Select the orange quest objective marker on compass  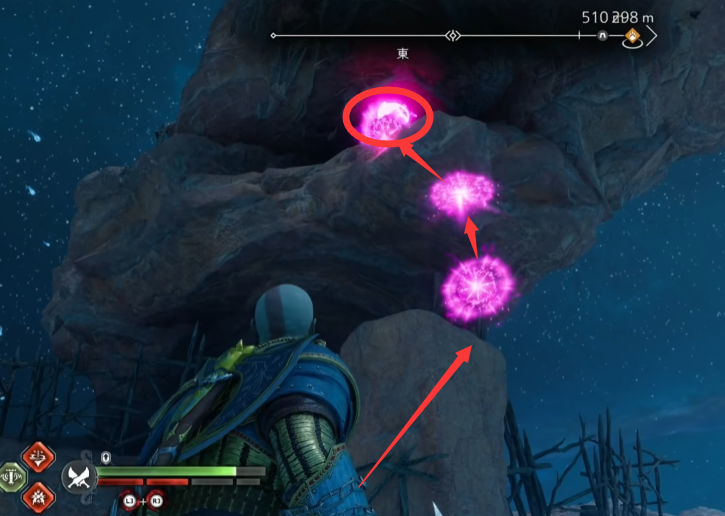pyautogui.click(x=632, y=37)
